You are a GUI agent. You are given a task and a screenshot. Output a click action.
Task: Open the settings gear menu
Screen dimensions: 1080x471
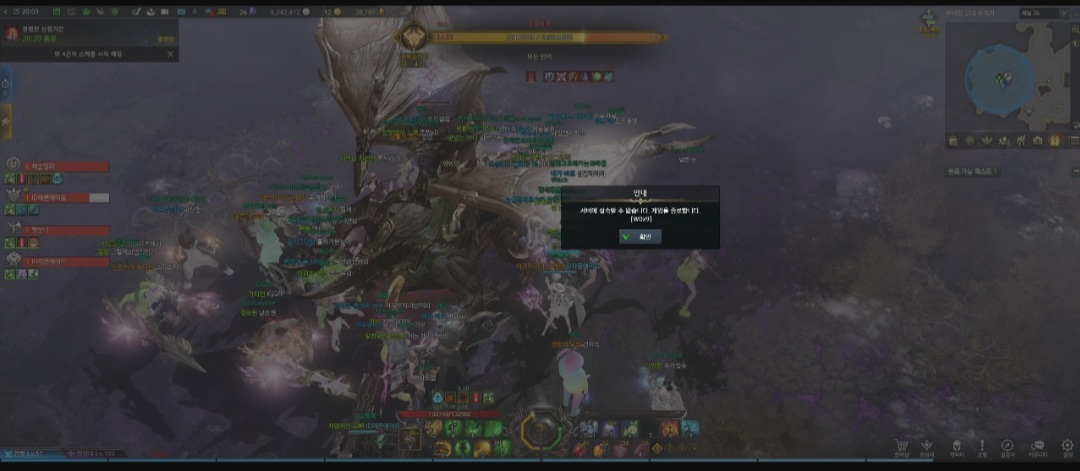pyautogui.click(x=1068, y=446)
